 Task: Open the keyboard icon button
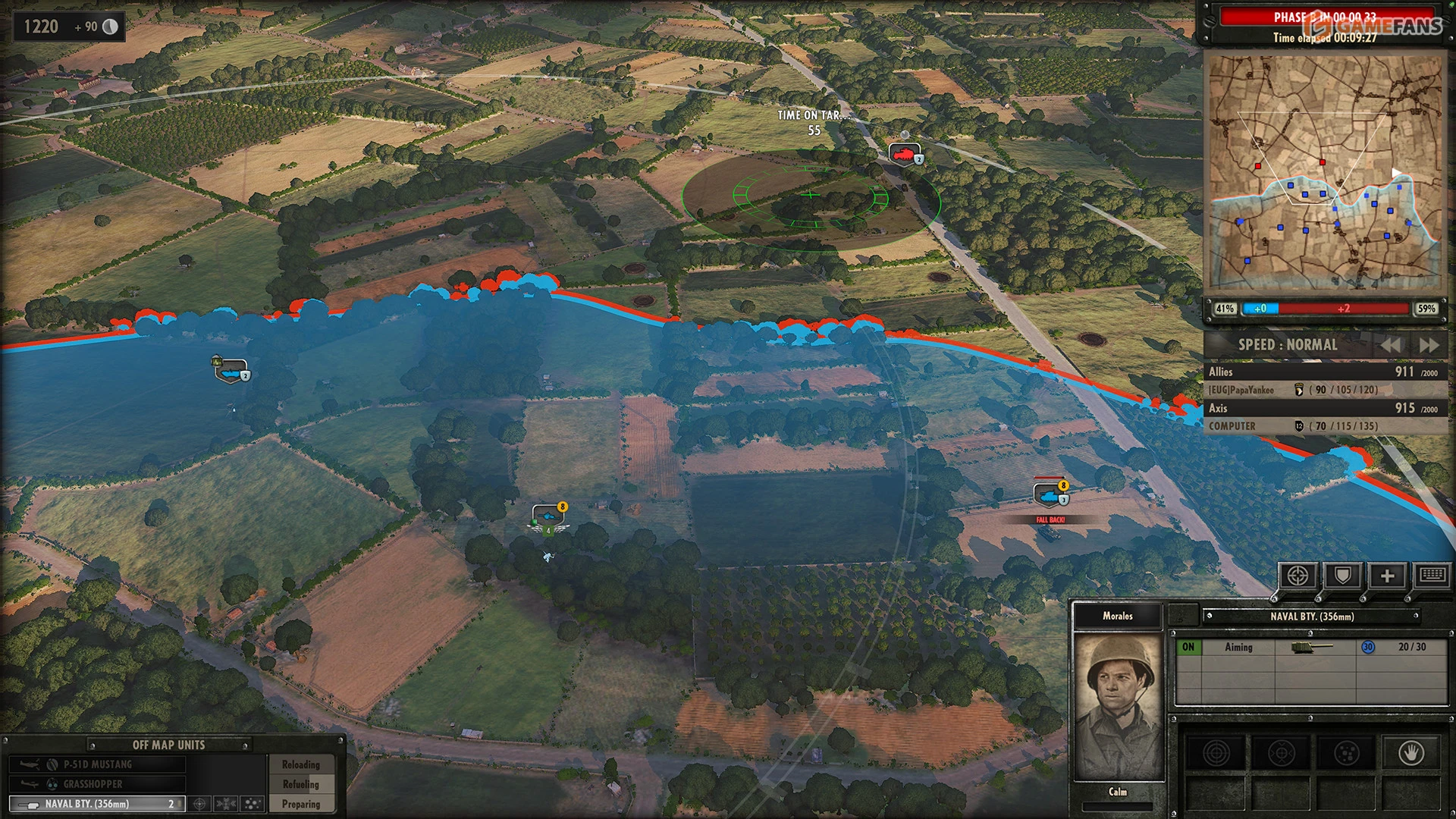tap(1432, 575)
